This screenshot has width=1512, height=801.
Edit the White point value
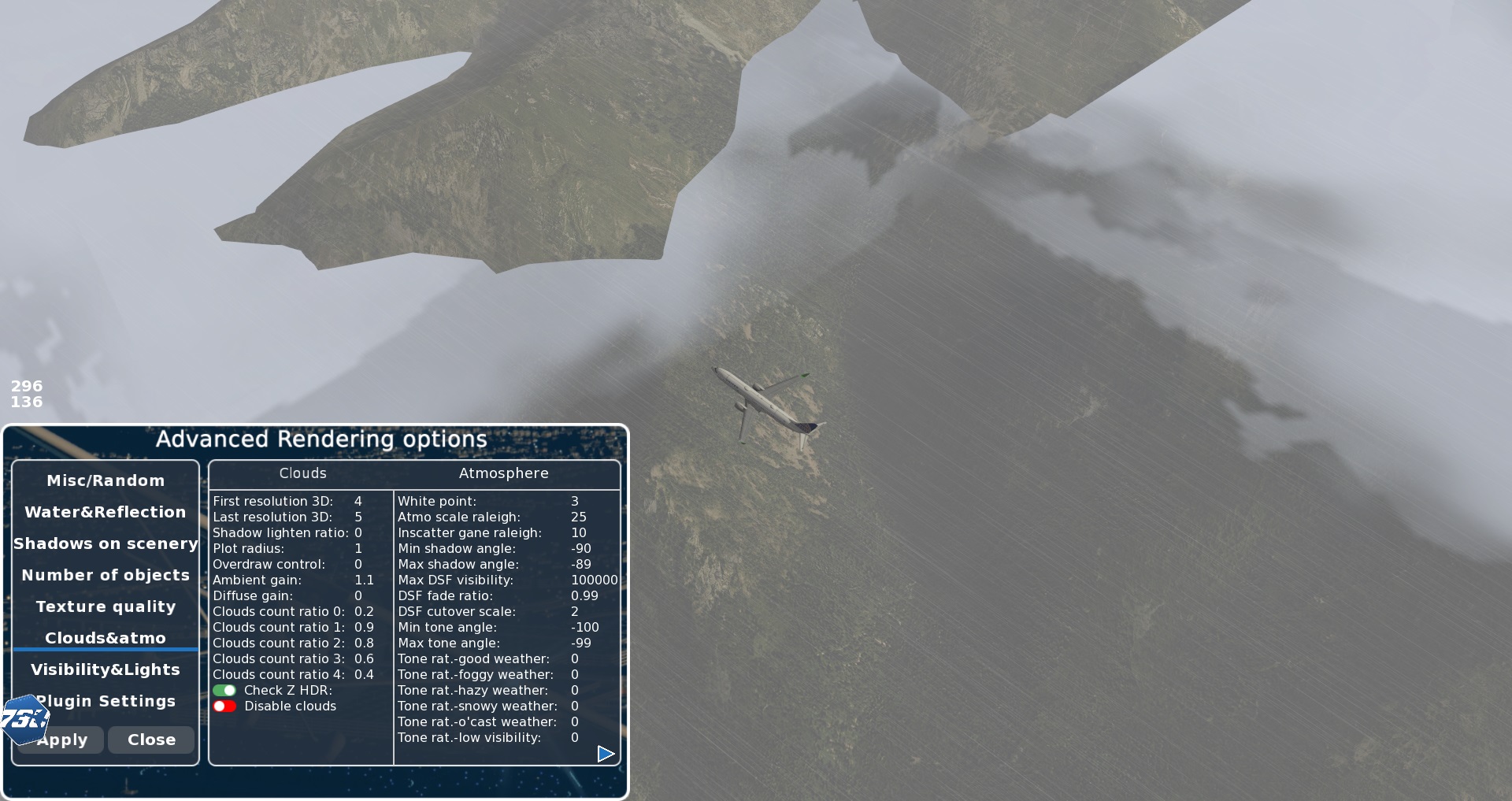[575, 501]
